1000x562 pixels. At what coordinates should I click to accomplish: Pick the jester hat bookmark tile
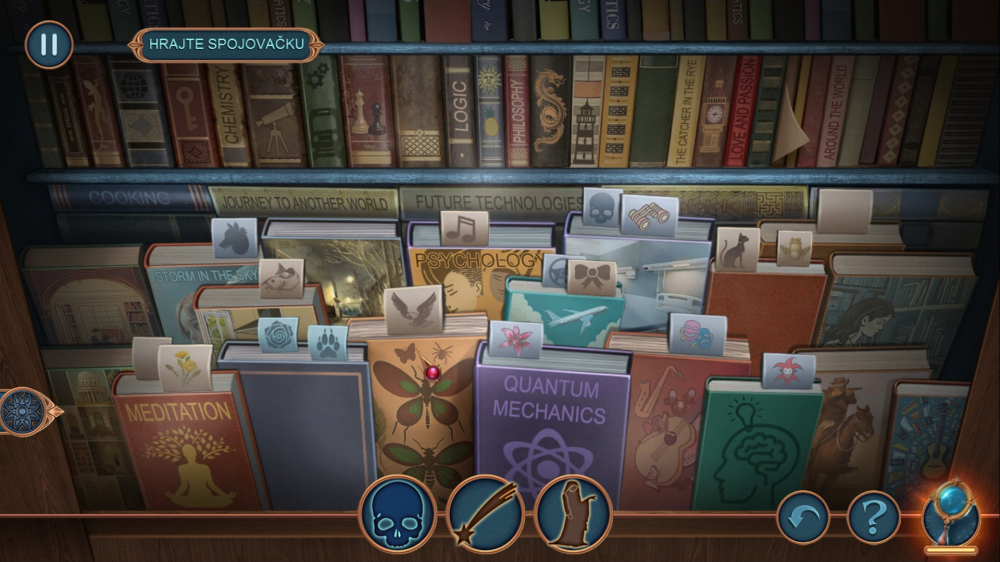(789, 369)
